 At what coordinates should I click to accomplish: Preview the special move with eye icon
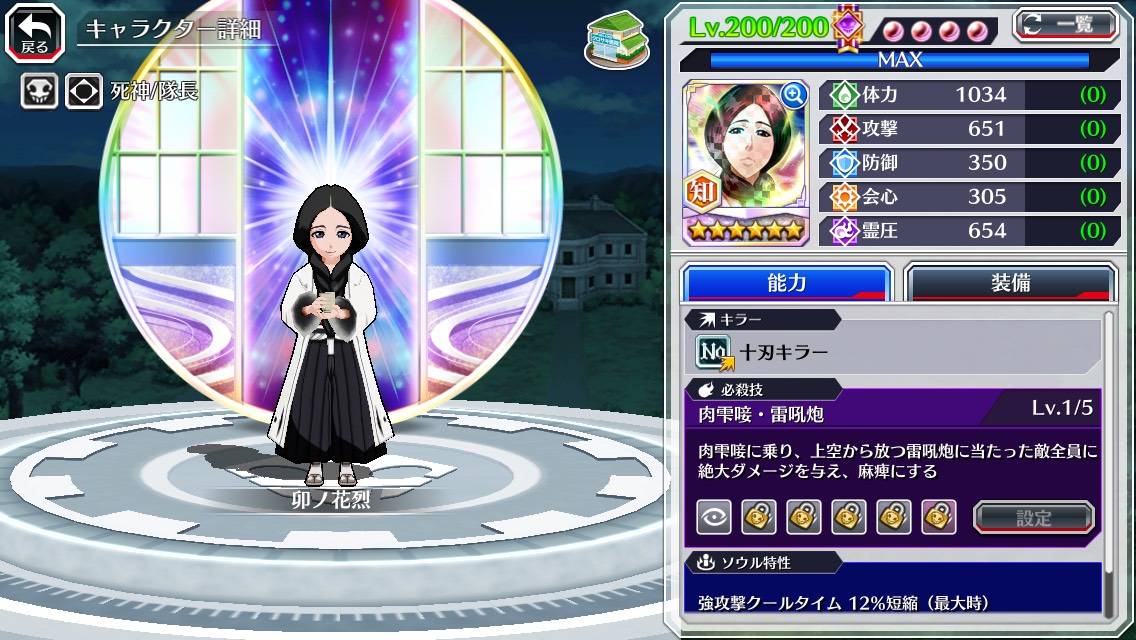[x=714, y=517]
